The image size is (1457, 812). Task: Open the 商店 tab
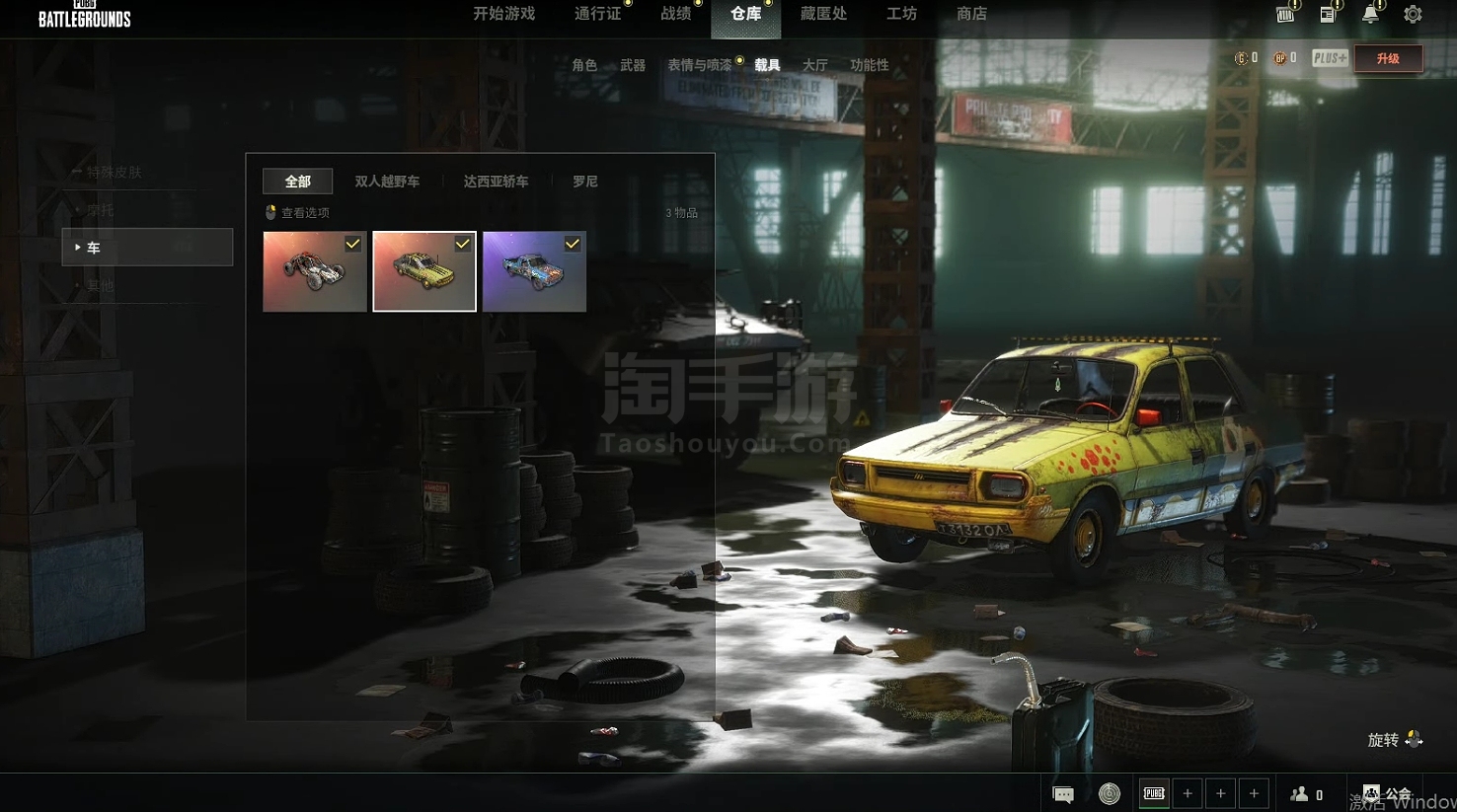[x=971, y=14]
